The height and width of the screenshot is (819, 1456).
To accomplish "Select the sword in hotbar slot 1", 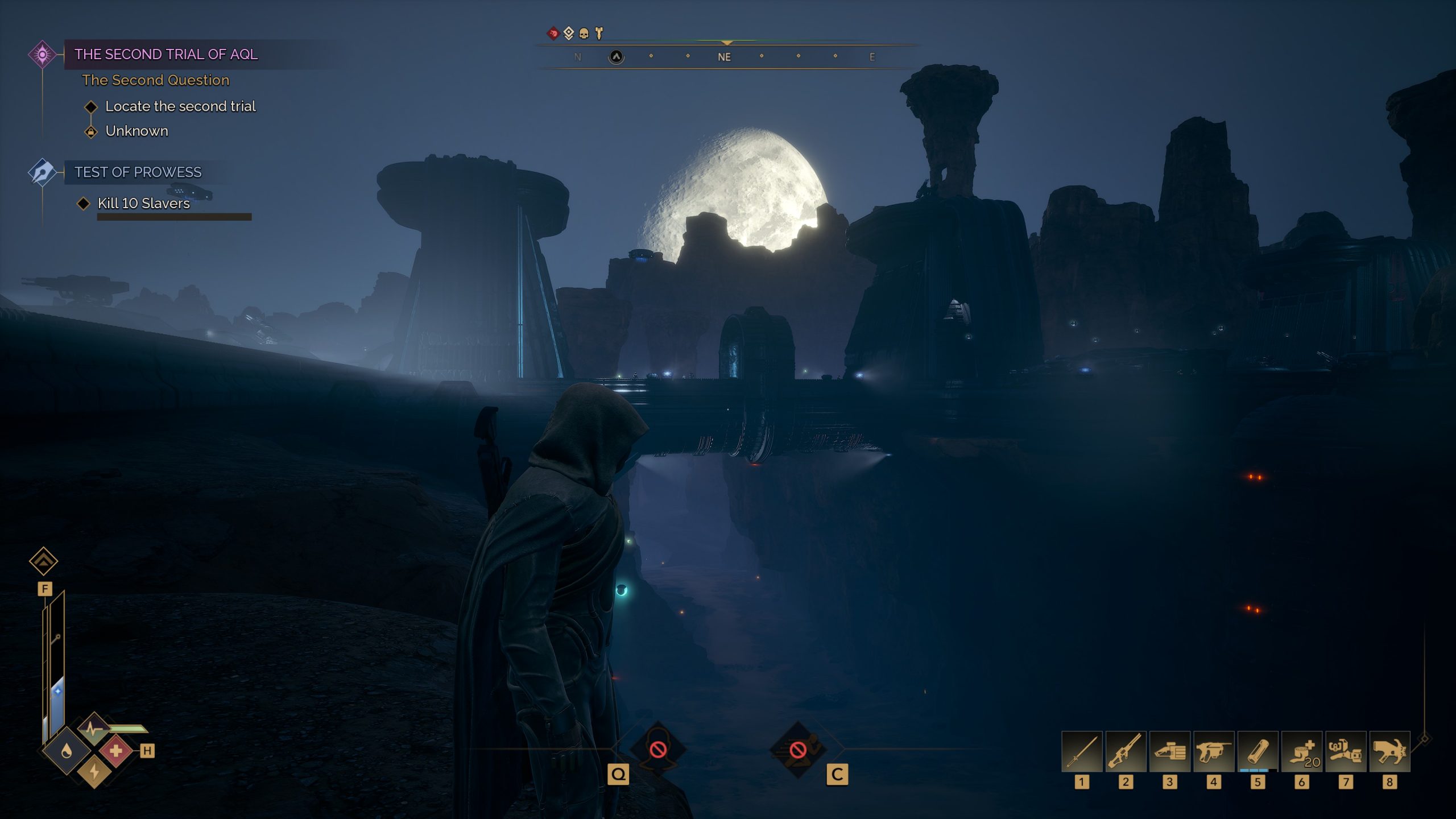I will point(1081,751).
